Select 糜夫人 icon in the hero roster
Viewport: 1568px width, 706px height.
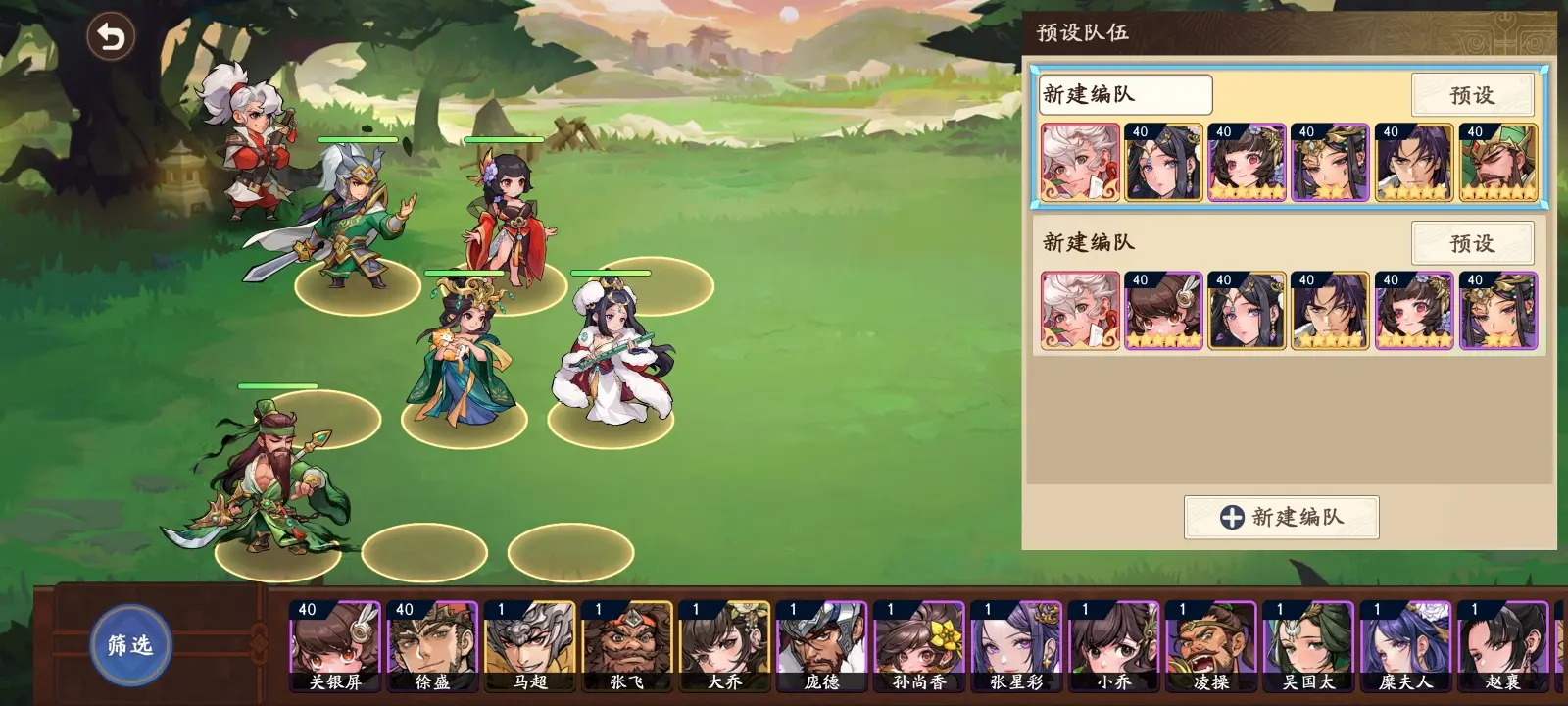click(x=1404, y=642)
